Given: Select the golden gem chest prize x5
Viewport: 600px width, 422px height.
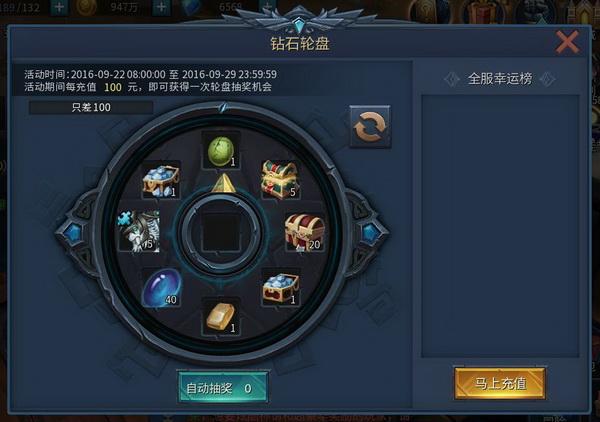Looking at the screenshot, I should point(280,178).
